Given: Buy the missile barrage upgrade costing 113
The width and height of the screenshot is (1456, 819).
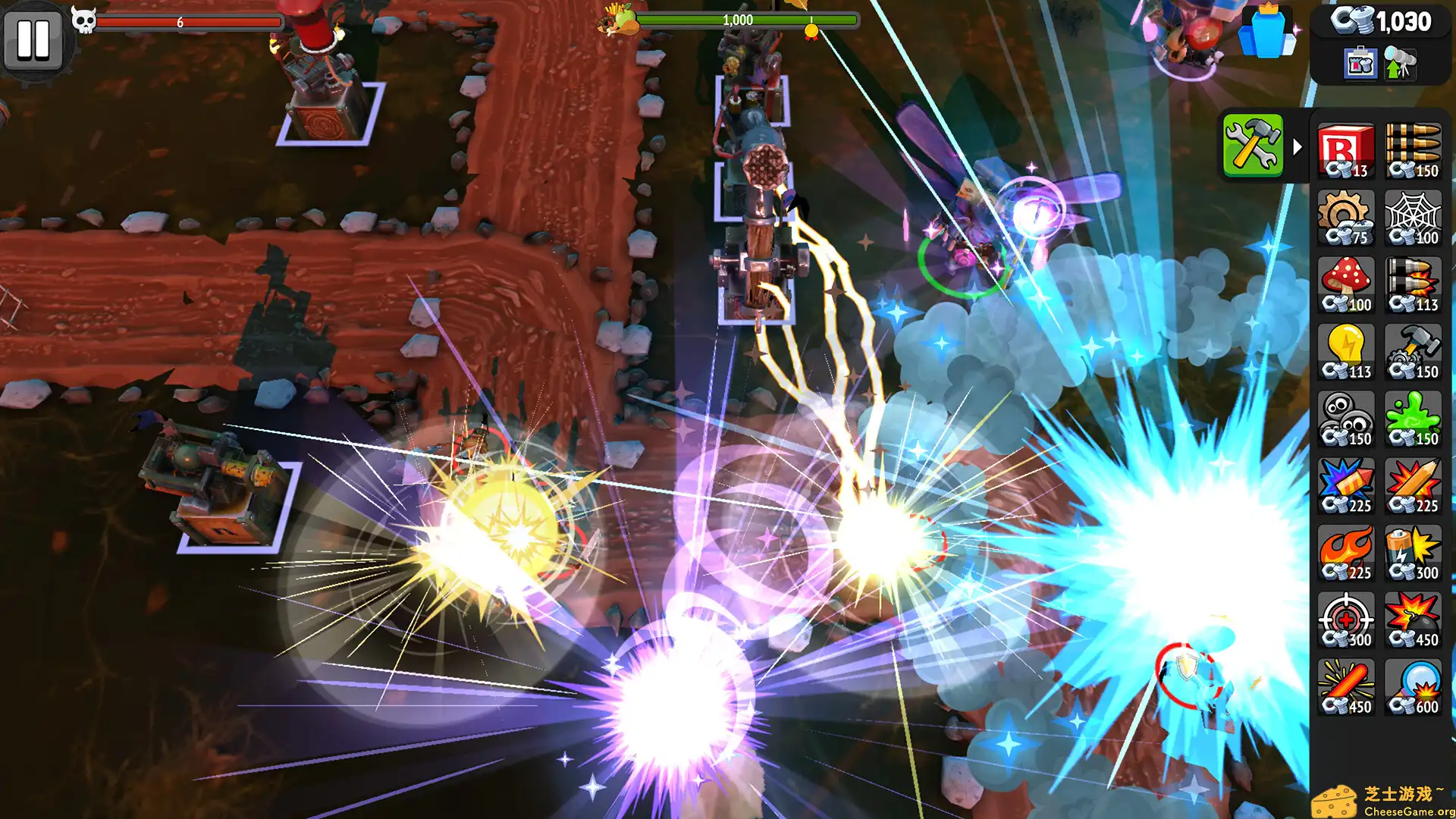Looking at the screenshot, I should [1413, 284].
